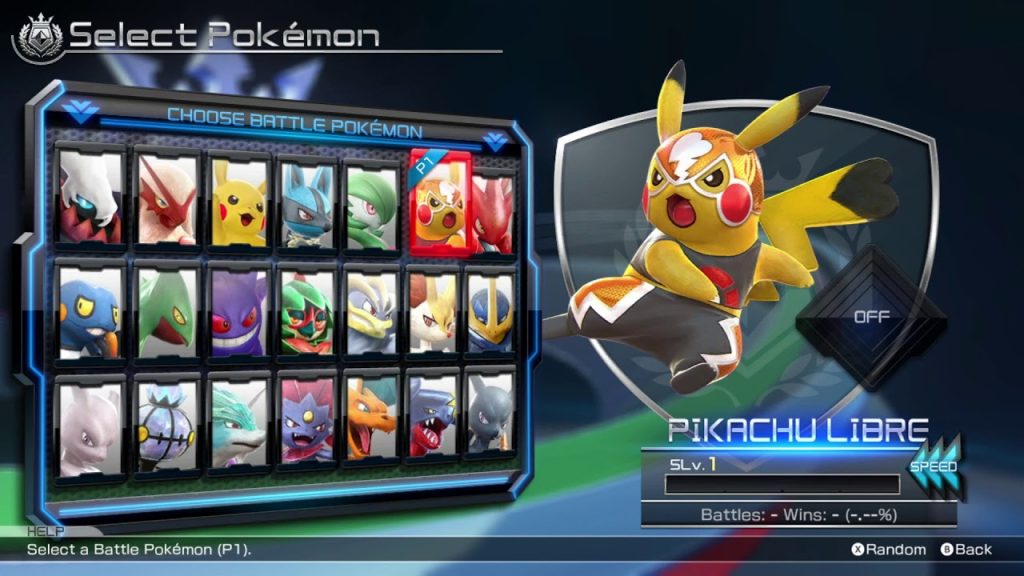Pick Charizard's portrait
The image size is (1024, 576).
tap(371, 423)
